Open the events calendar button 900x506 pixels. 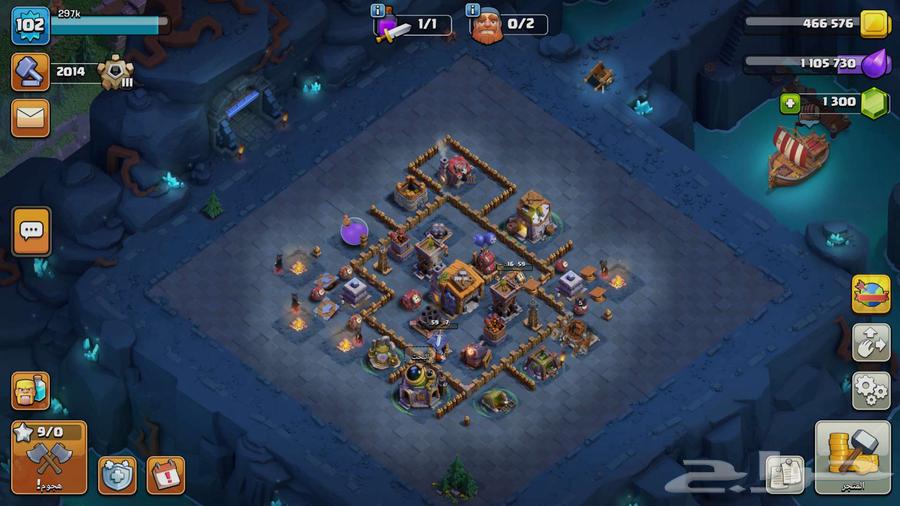click(165, 475)
